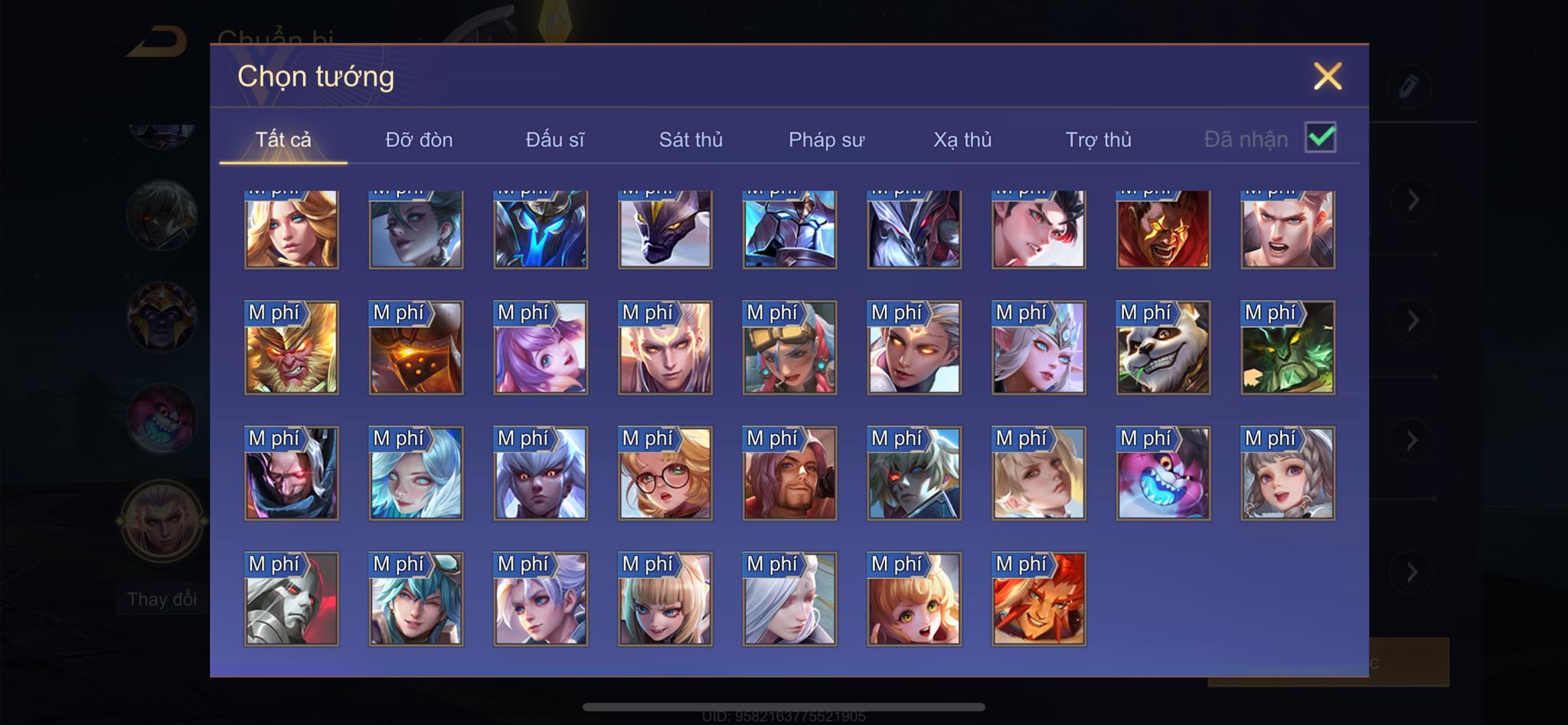Filter heroes by Xạ thủ
Viewport: 1568px width, 725px height.
[x=962, y=139]
